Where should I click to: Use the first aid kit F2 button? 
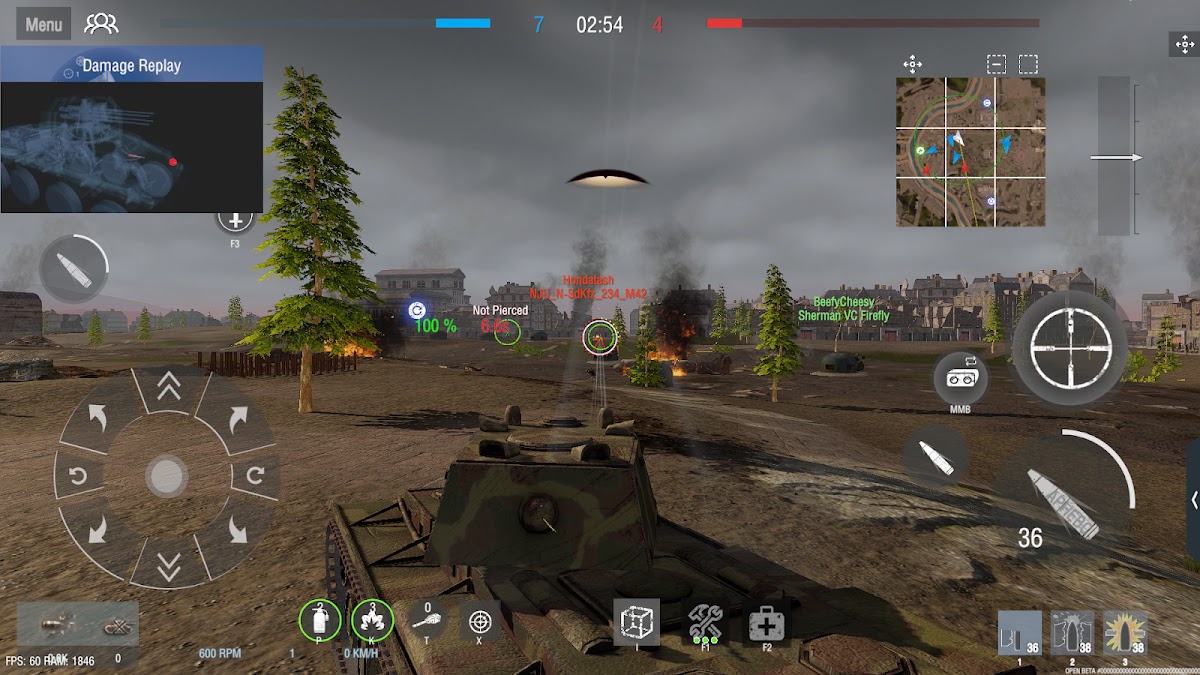click(x=767, y=626)
